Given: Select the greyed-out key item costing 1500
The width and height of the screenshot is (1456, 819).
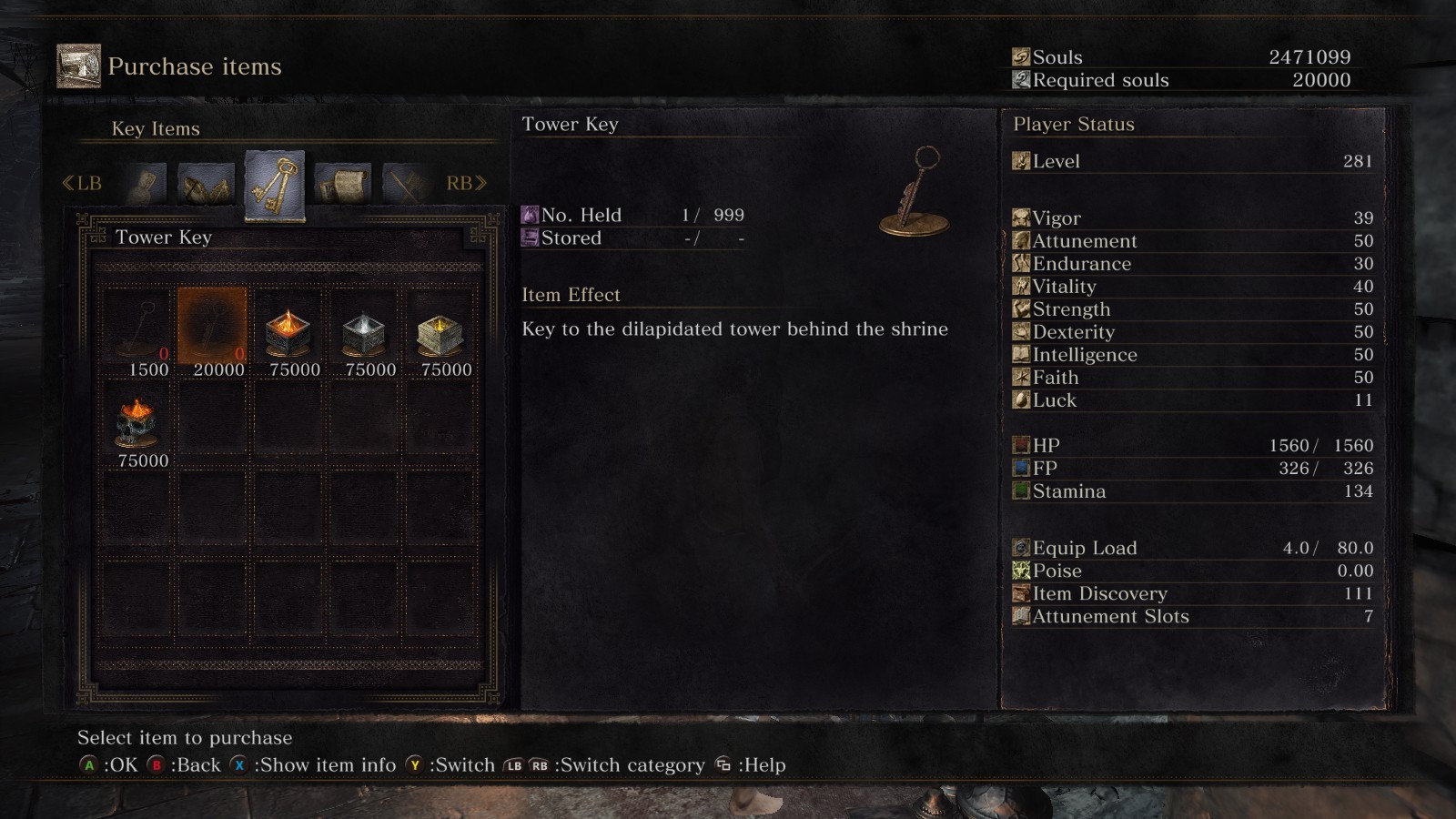Looking at the screenshot, I should [x=137, y=328].
